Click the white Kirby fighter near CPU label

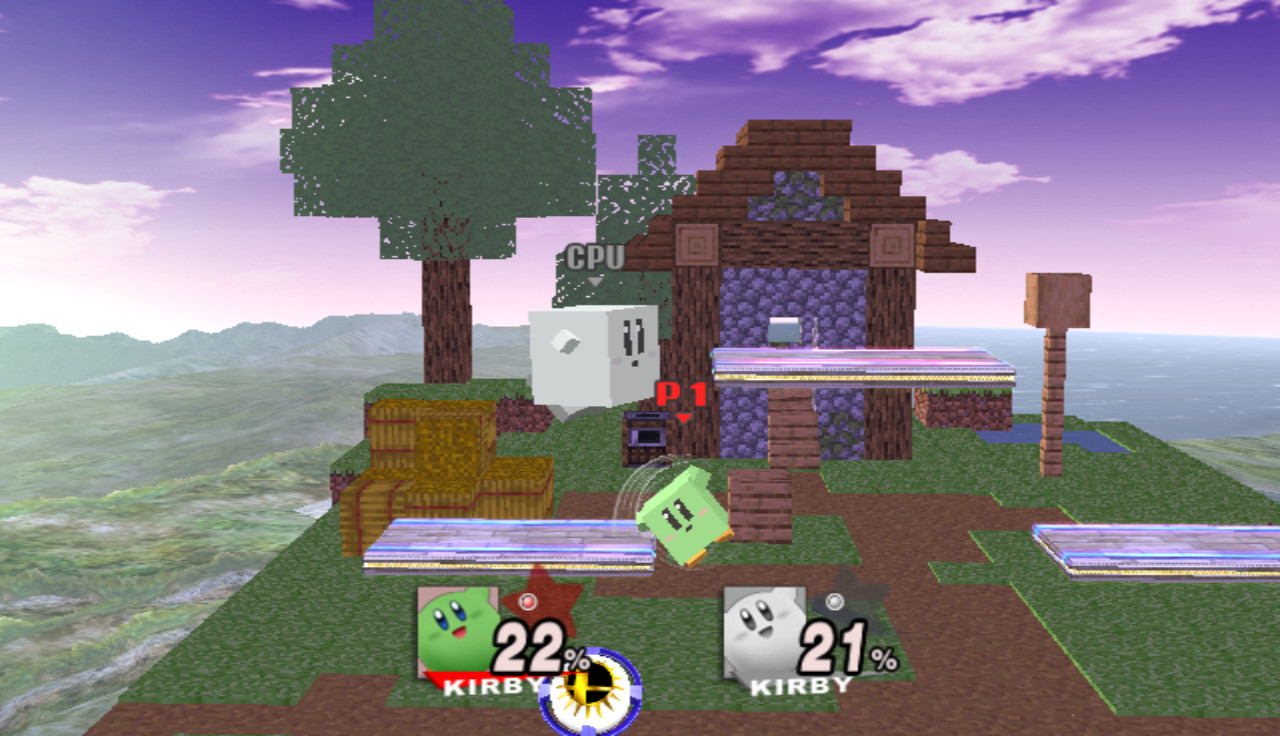coord(595,355)
